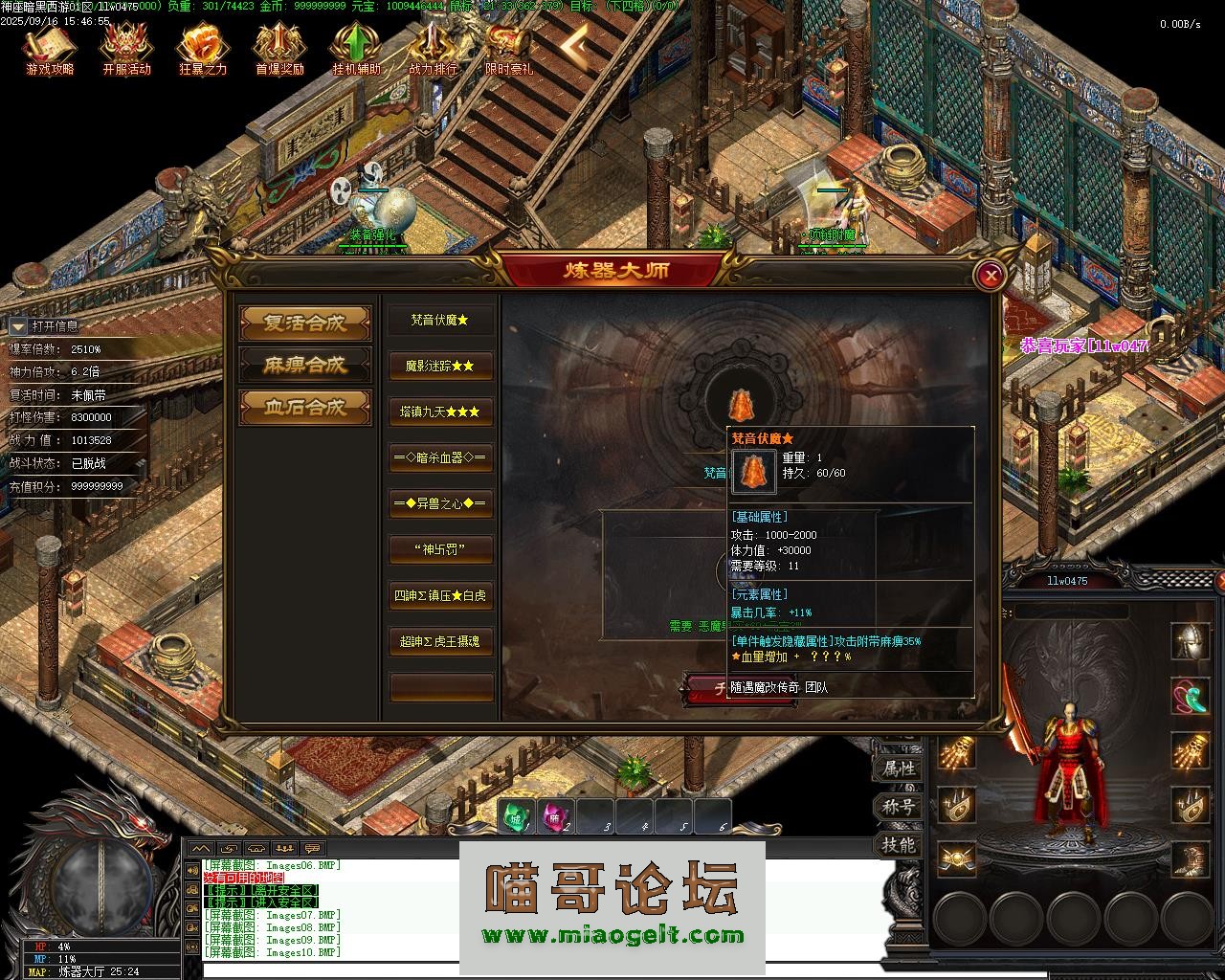Choose the 魔影迷踪★★ recipe entry

coord(441,366)
